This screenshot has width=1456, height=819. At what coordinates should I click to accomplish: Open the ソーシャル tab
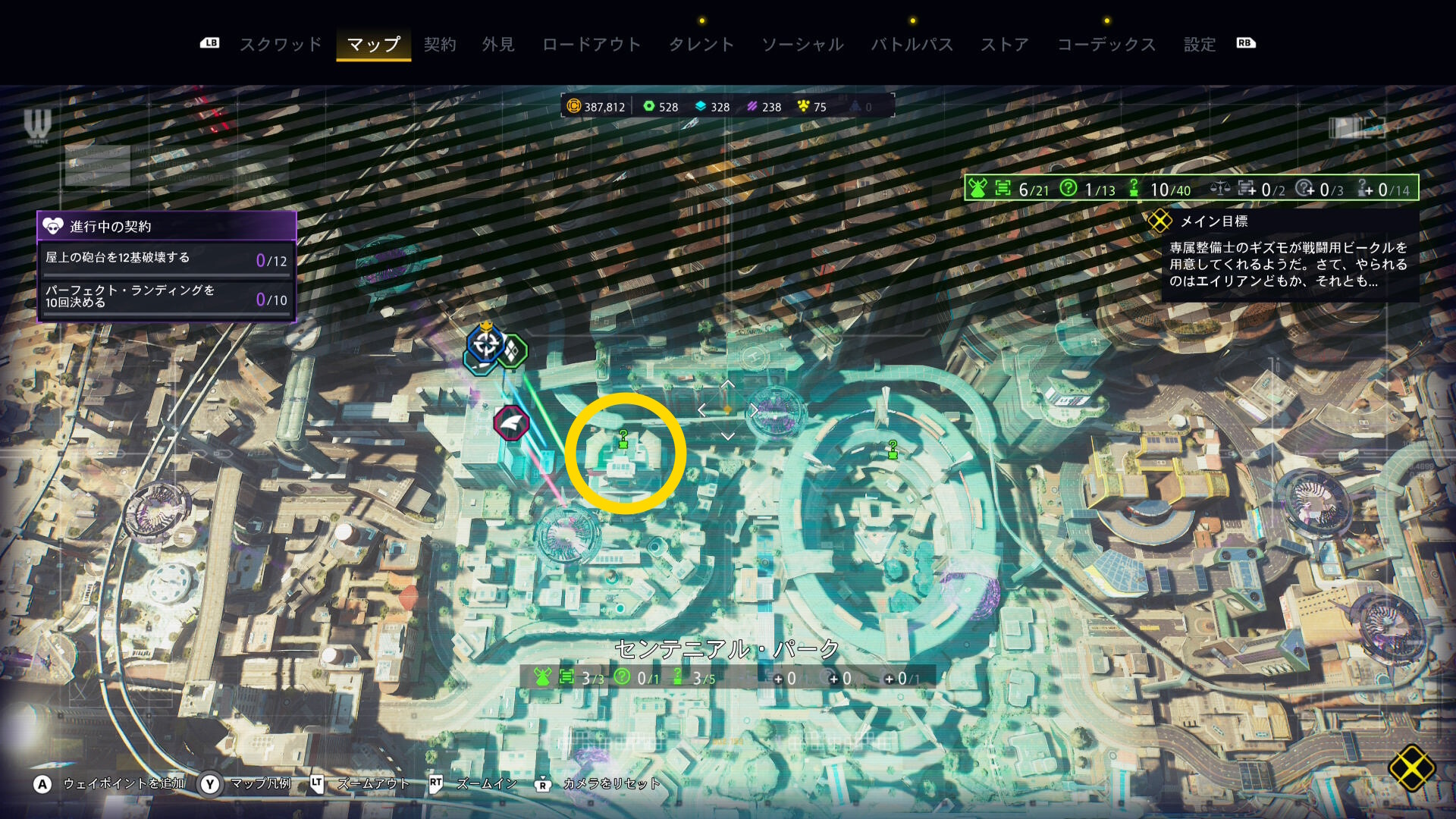802,45
